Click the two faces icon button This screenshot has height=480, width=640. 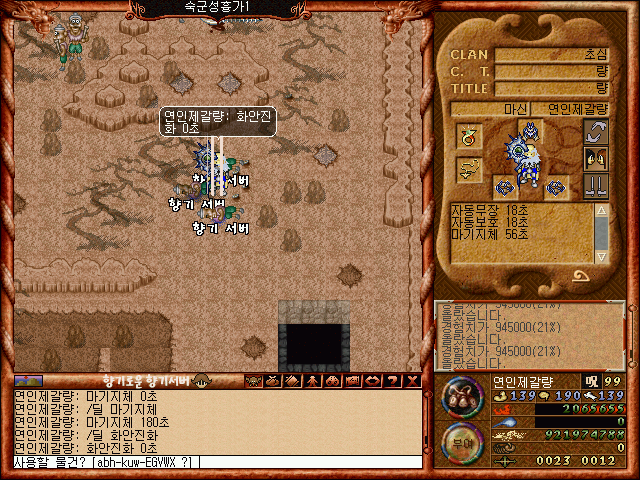pos(596,158)
